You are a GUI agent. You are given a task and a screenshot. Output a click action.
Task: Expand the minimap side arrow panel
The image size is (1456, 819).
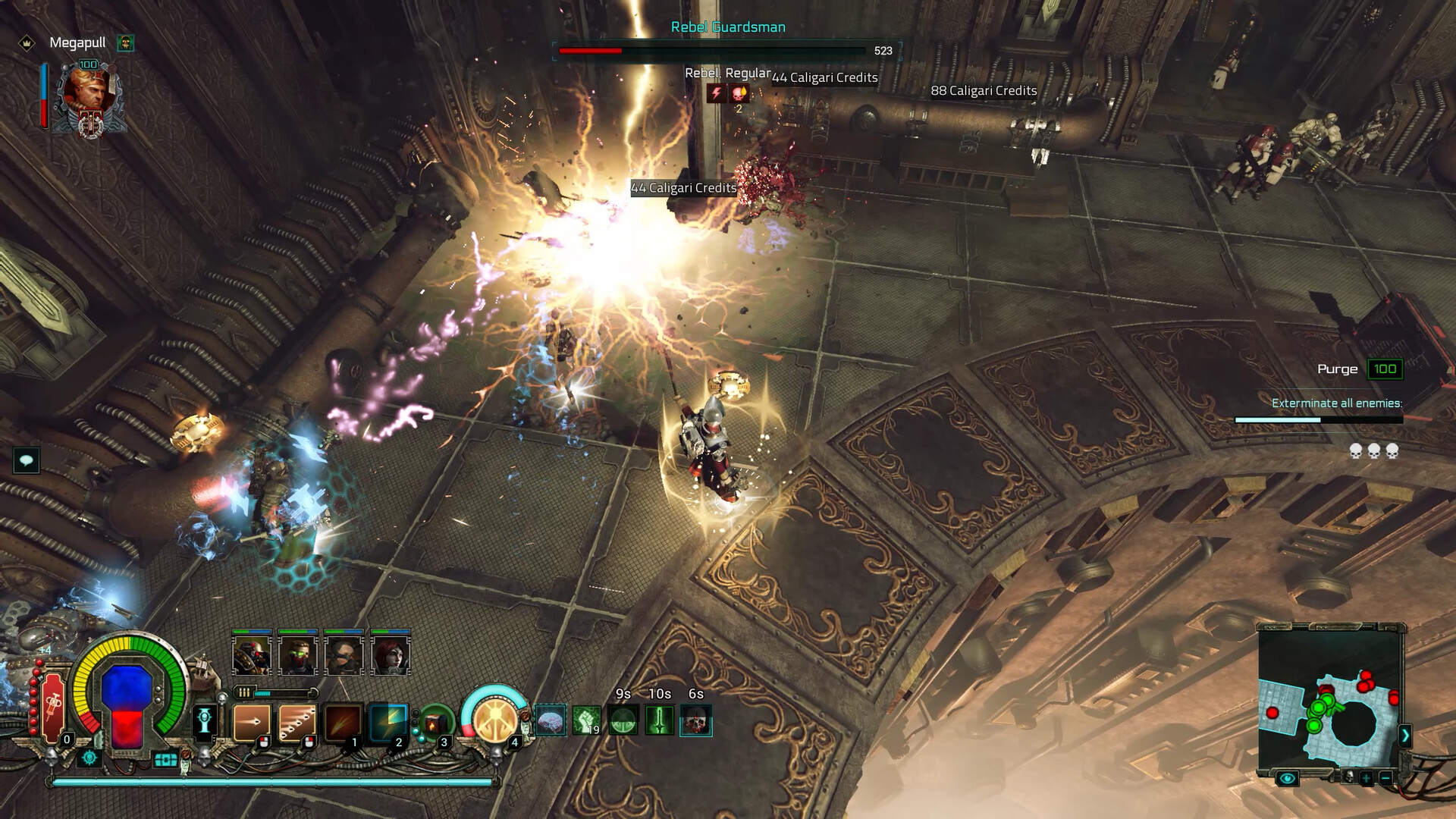coord(1405,736)
